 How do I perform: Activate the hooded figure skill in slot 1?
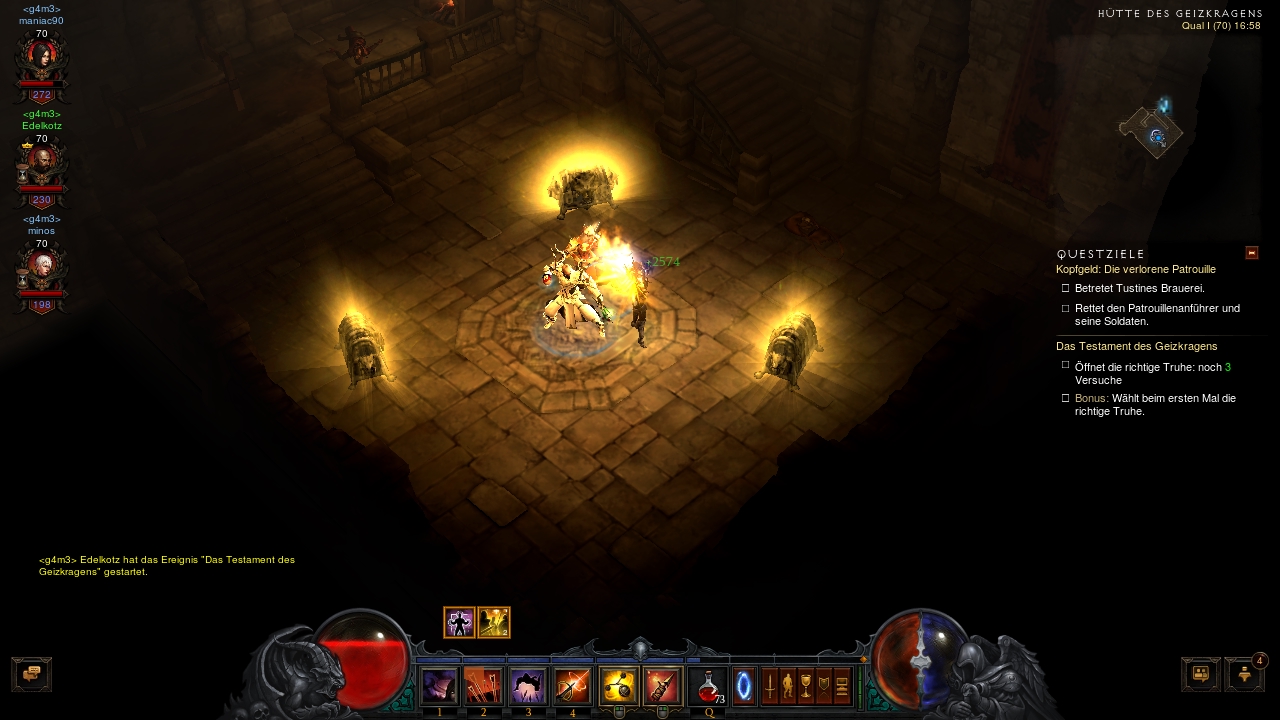tap(439, 686)
